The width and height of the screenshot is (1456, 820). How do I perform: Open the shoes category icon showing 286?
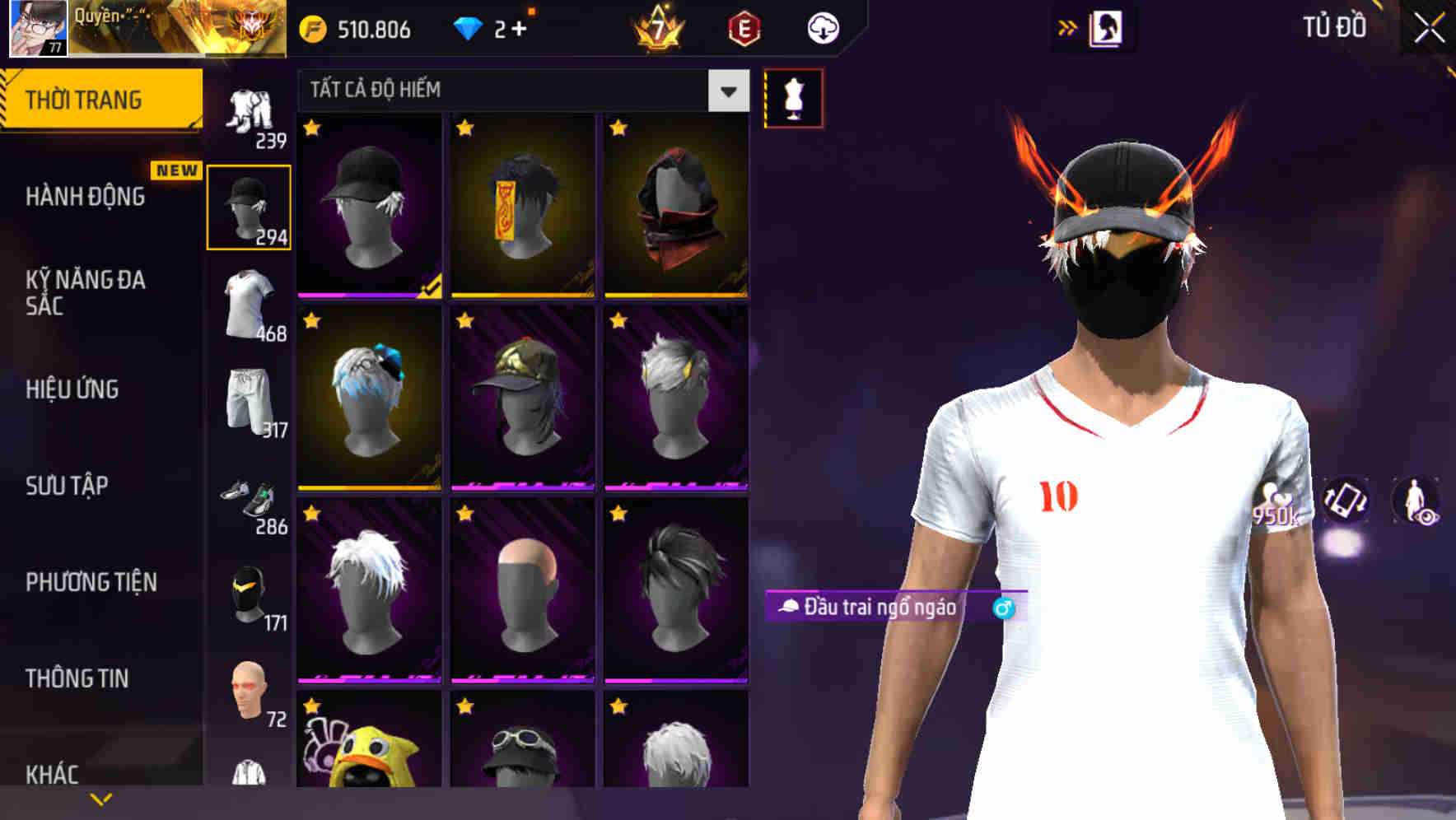click(250, 498)
